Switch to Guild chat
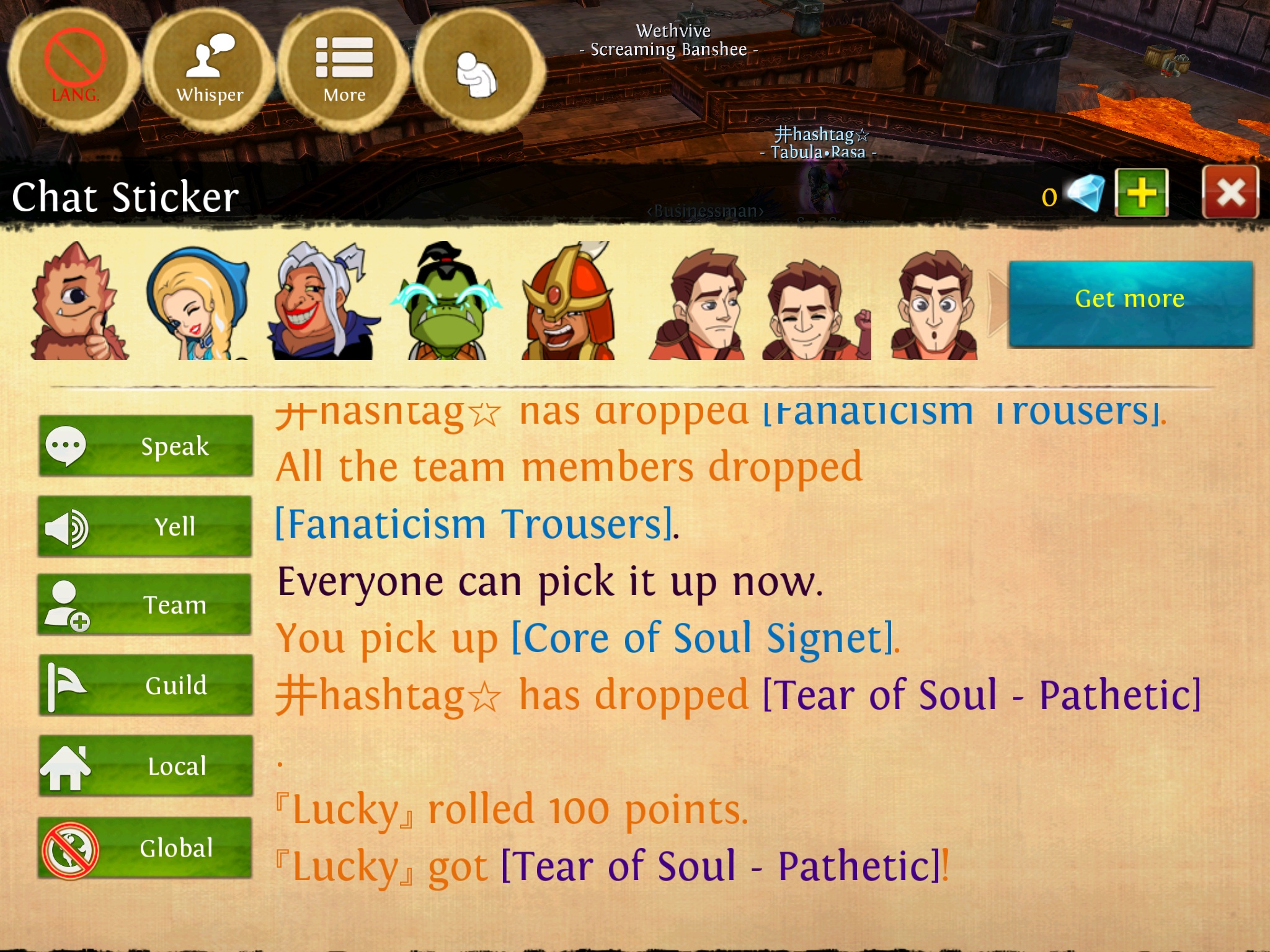1270x952 pixels. click(x=146, y=685)
